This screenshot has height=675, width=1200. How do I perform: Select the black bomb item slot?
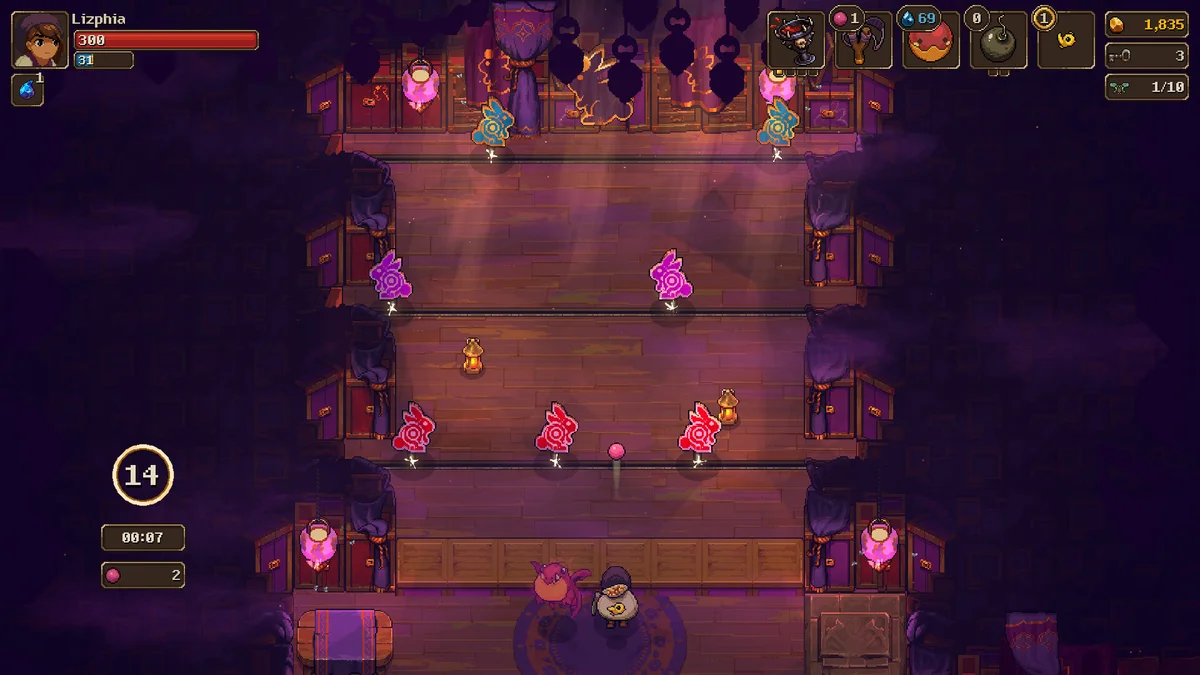click(x=998, y=42)
